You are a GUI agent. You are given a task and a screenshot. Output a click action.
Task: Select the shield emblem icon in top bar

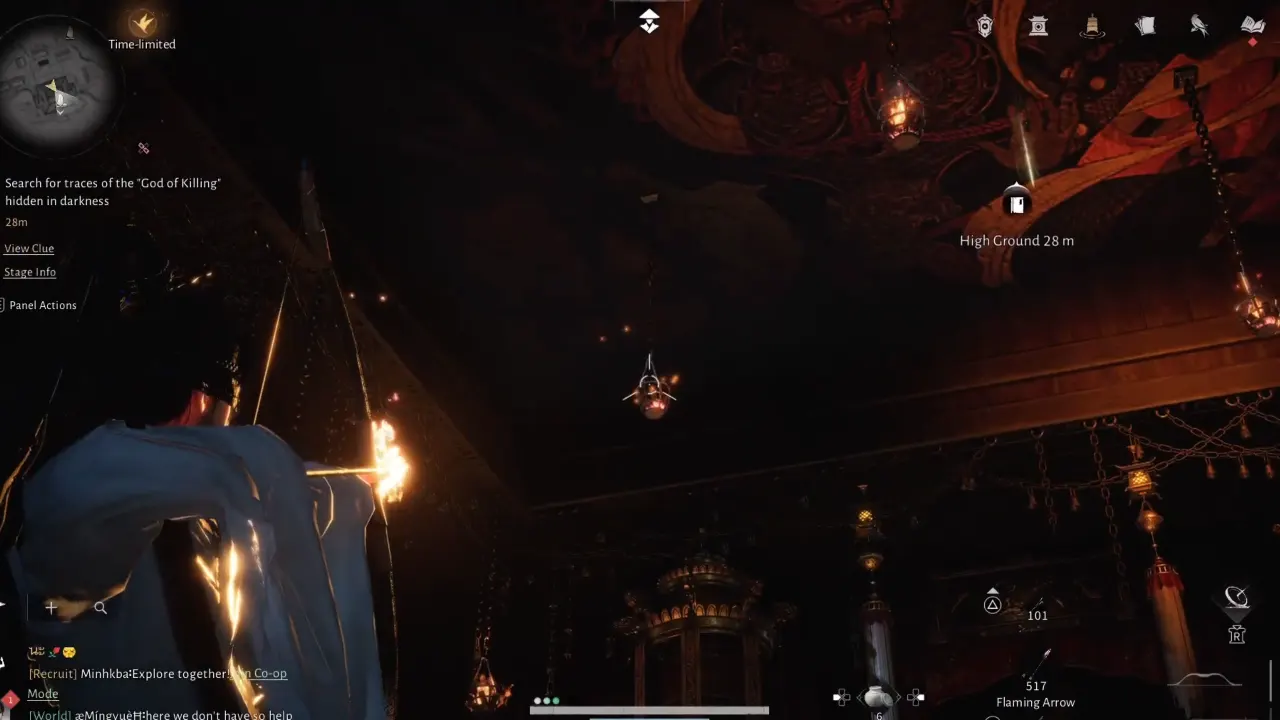(985, 25)
